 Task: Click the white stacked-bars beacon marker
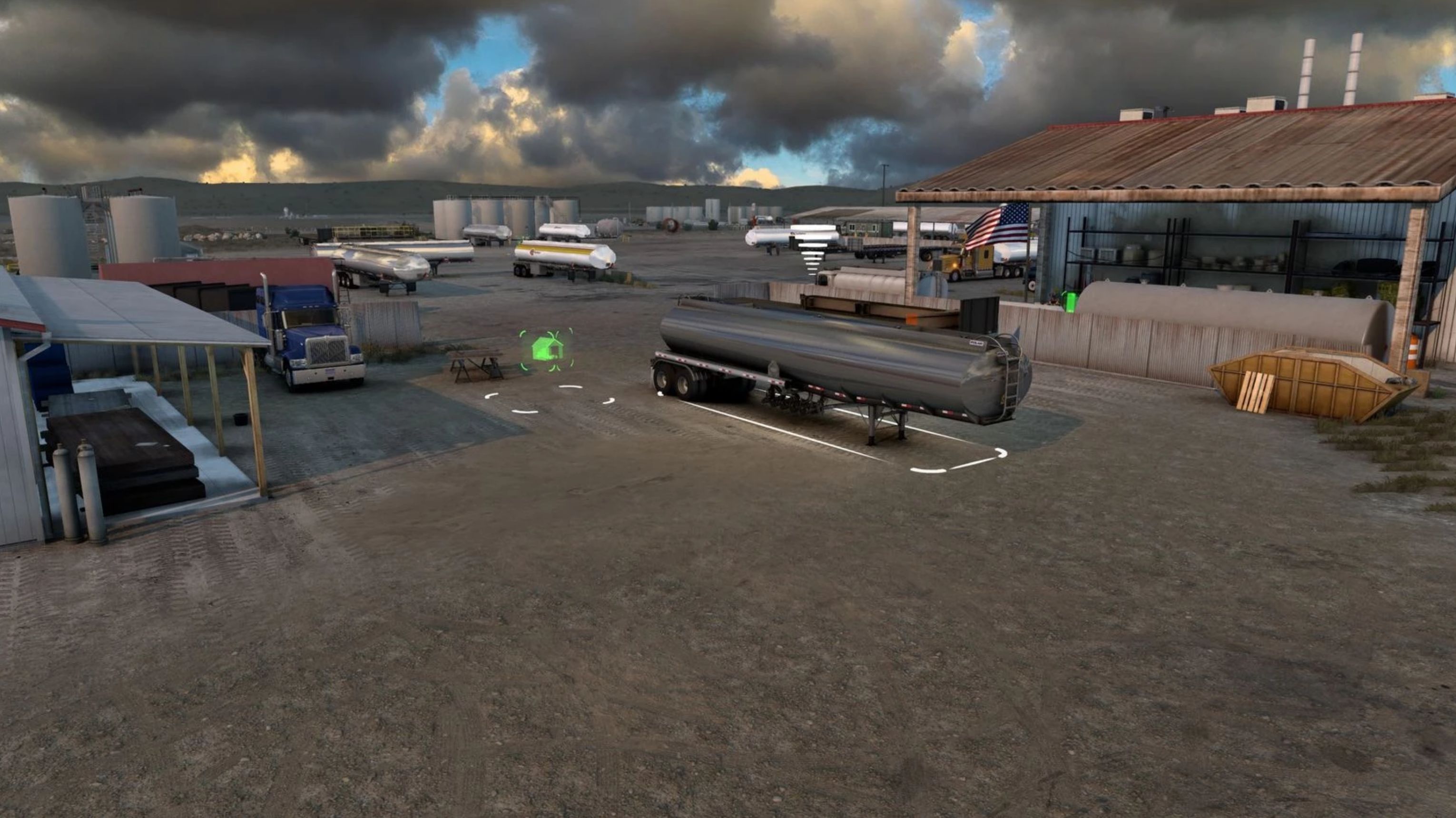[x=813, y=247]
